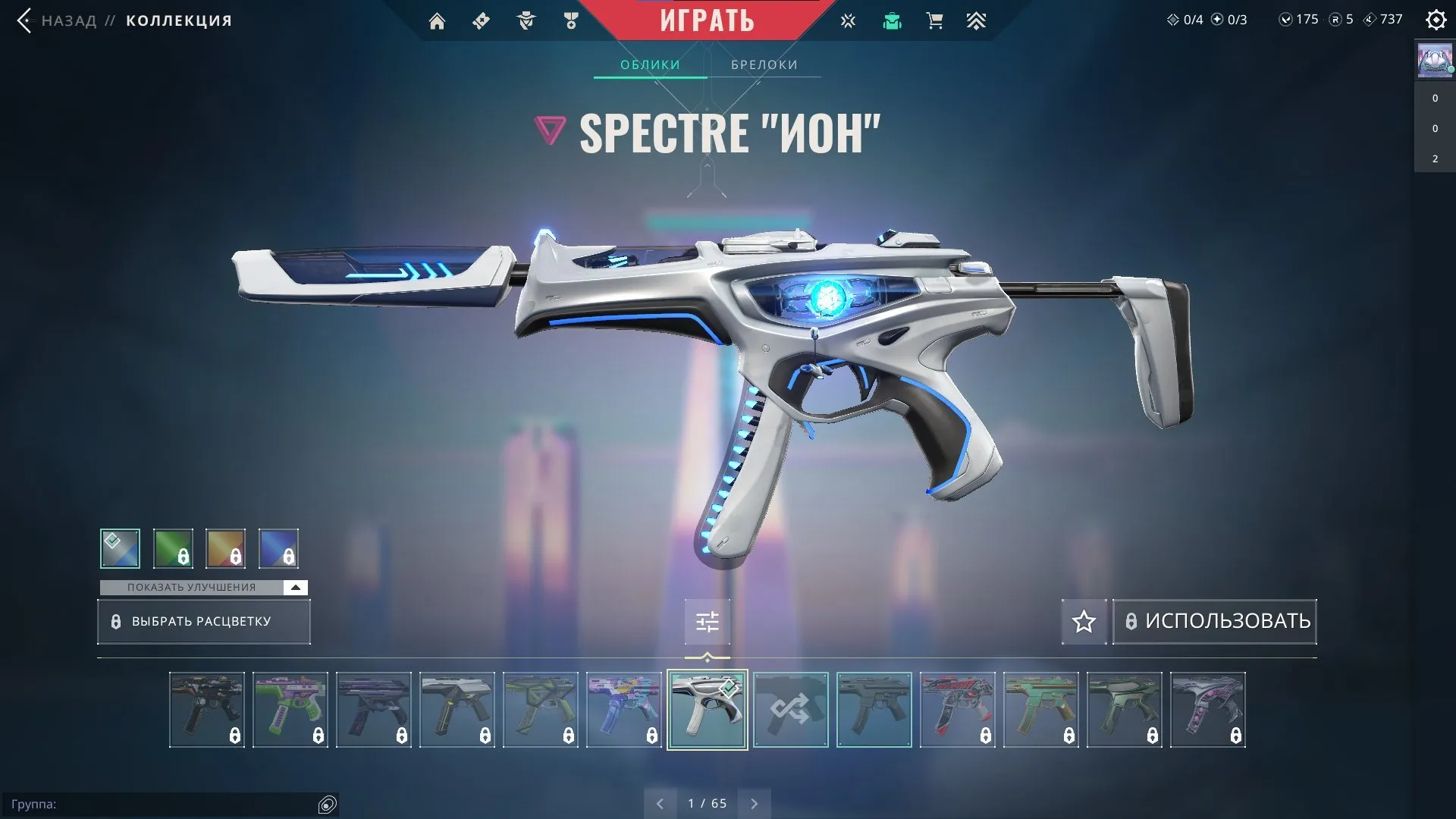The width and height of the screenshot is (1456, 819).
Task: Open the Collection backpack icon
Action: coord(892,20)
